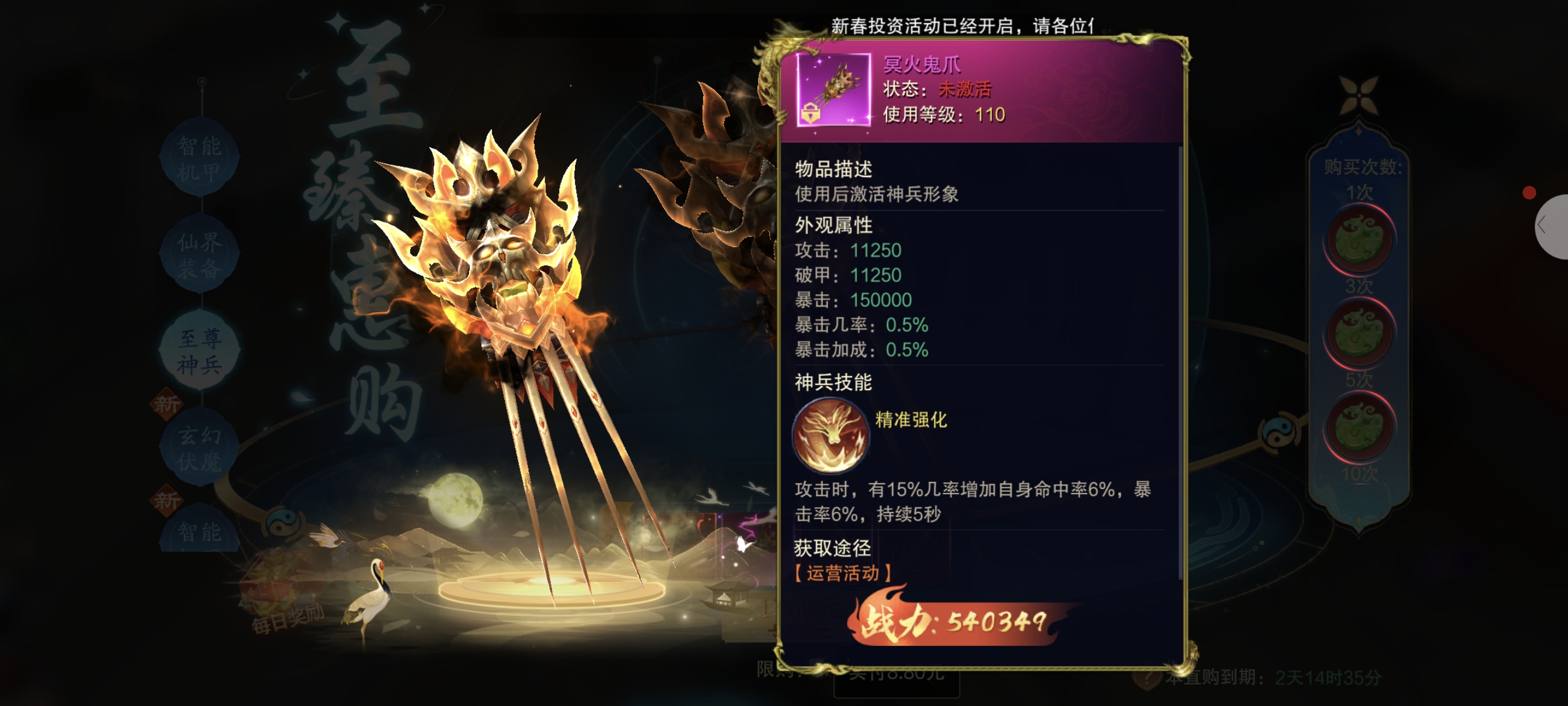Follow the 运营活动 source link
This screenshot has width=1568, height=706.
click(843, 573)
